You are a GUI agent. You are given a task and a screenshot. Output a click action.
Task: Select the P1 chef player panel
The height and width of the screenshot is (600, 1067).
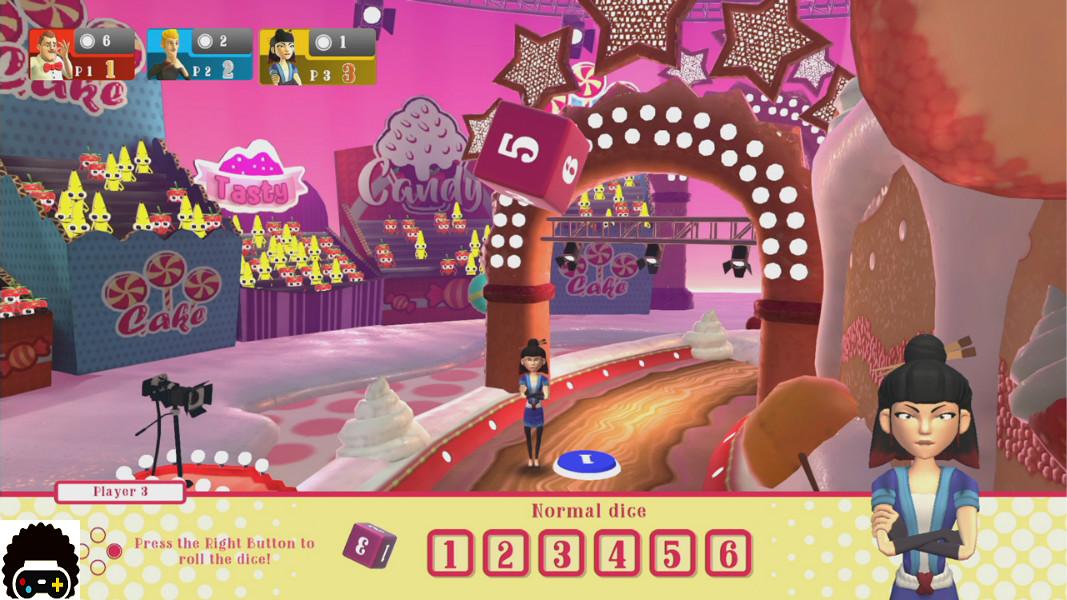click(83, 55)
